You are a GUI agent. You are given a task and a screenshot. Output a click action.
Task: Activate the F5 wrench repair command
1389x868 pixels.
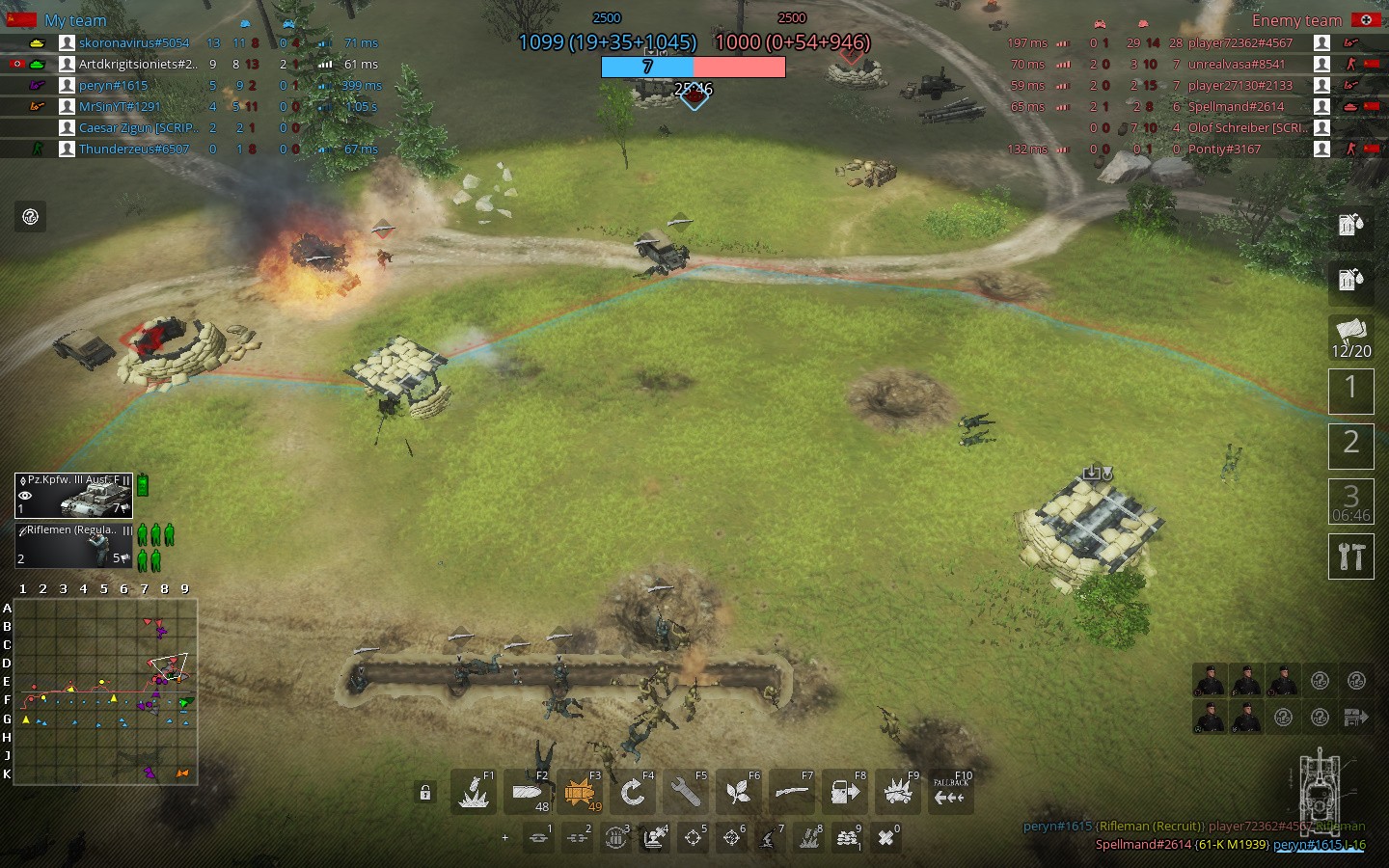(686, 792)
